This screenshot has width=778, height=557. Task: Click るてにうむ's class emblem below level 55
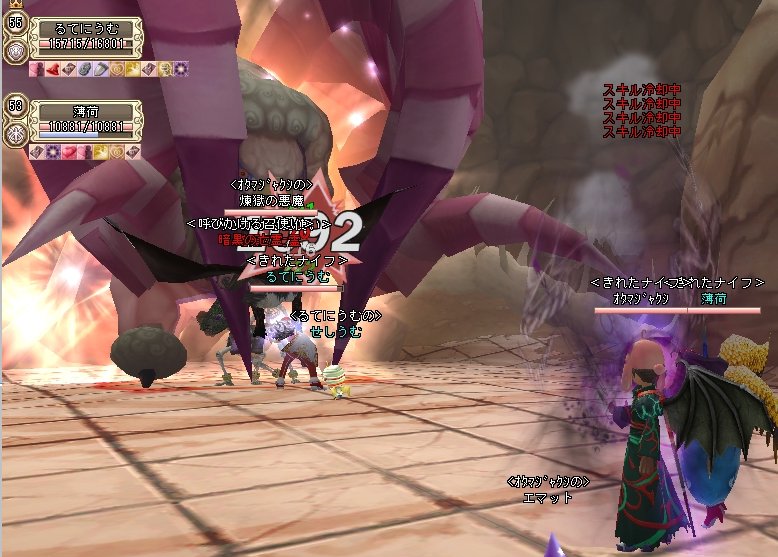click(x=16, y=51)
